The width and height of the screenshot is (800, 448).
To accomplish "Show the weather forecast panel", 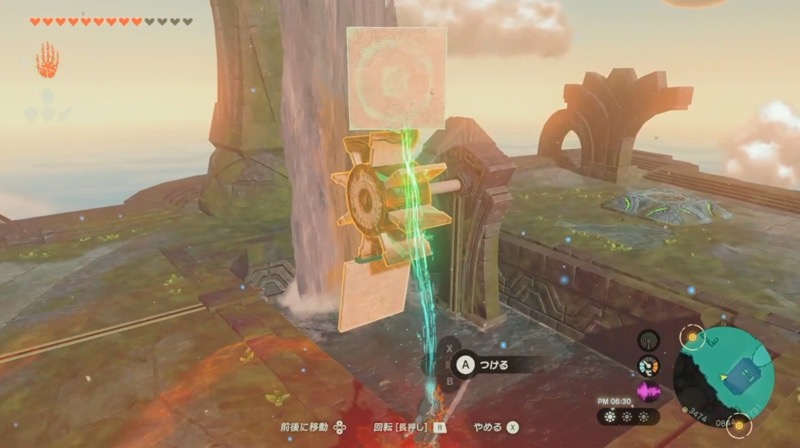I will (x=627, y=416).
